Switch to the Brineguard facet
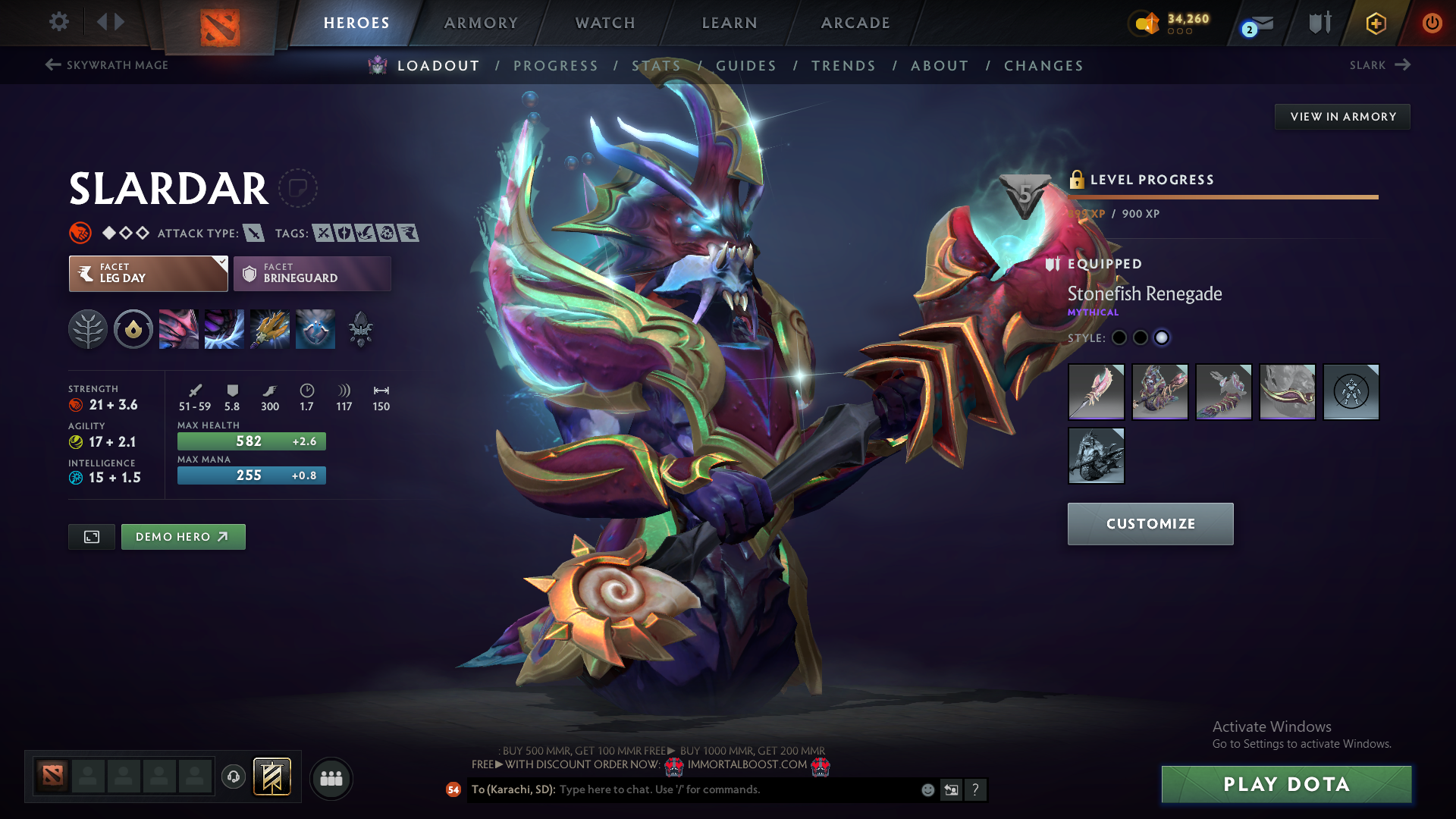The image size is (1456, 819). click(311, 273)
